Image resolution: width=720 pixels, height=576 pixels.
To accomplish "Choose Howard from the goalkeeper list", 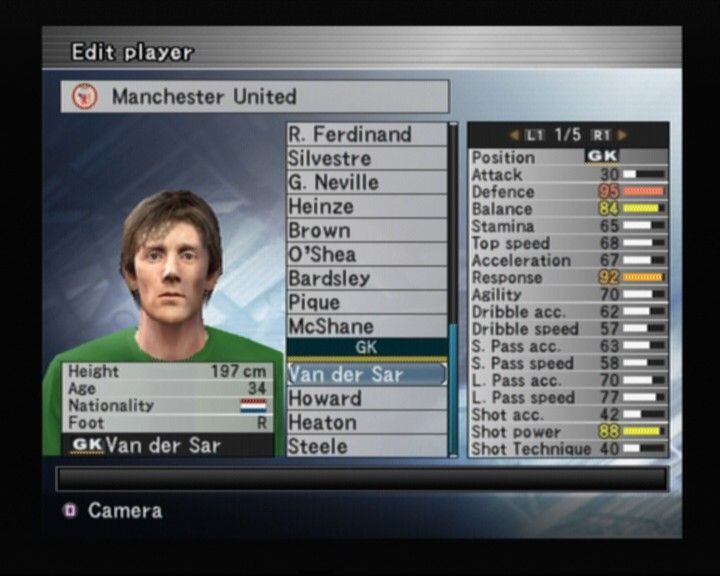I will 365,398.
